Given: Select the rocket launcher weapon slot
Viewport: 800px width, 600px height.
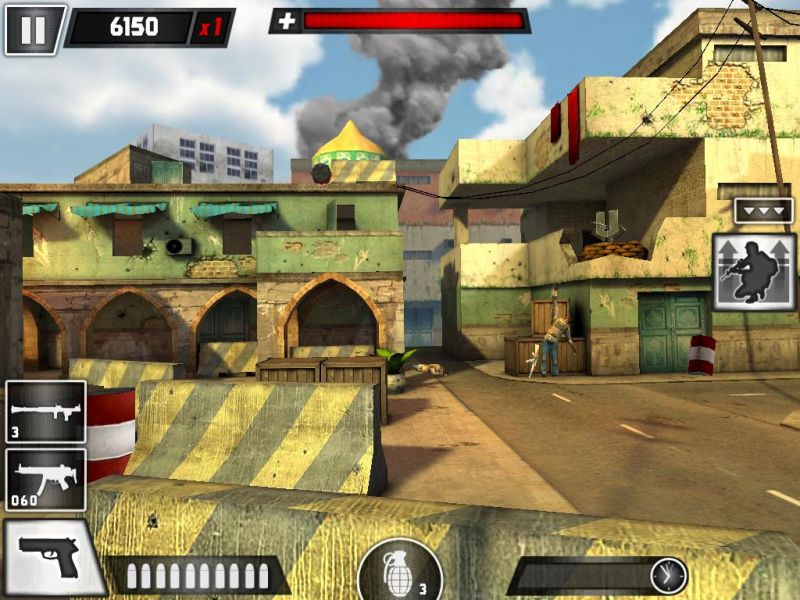Looking at the screenshot, I should [x=46, y=411].
